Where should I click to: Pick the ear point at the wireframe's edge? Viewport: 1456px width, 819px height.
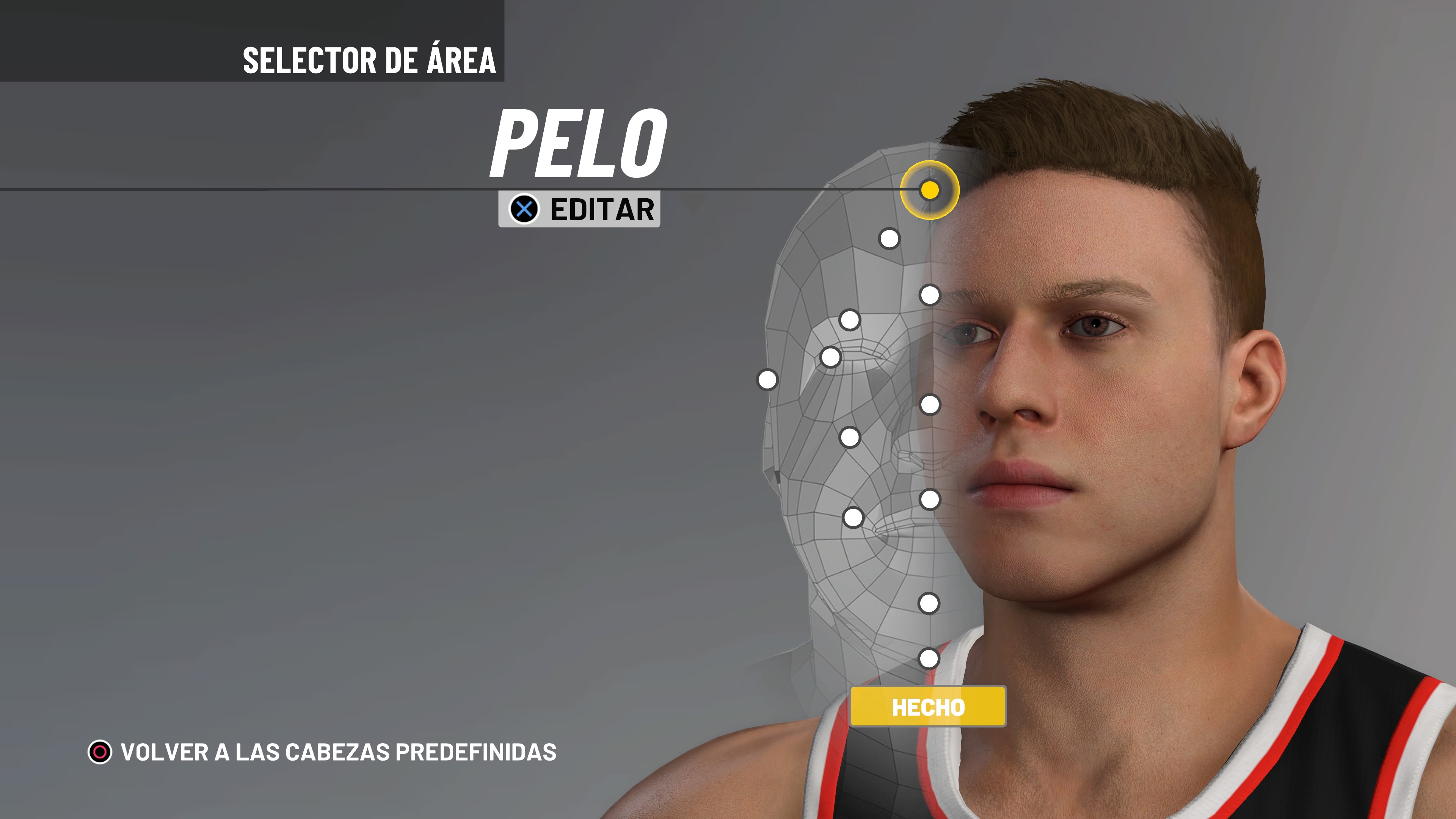(767, 380)
